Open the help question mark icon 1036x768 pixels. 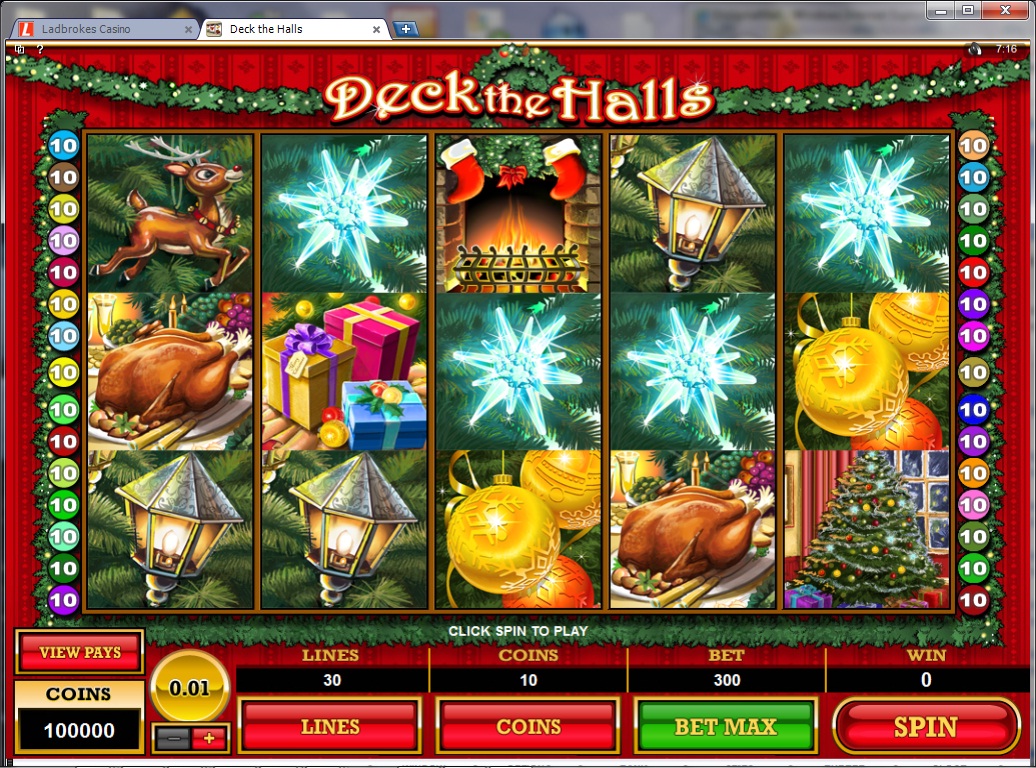(x=40, y=48)
